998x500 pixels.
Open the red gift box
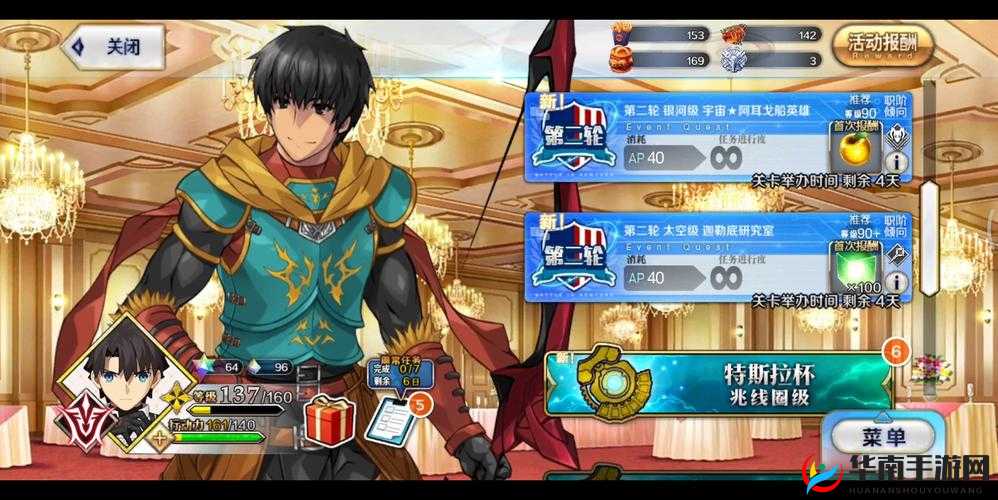(x=329, y=420)
